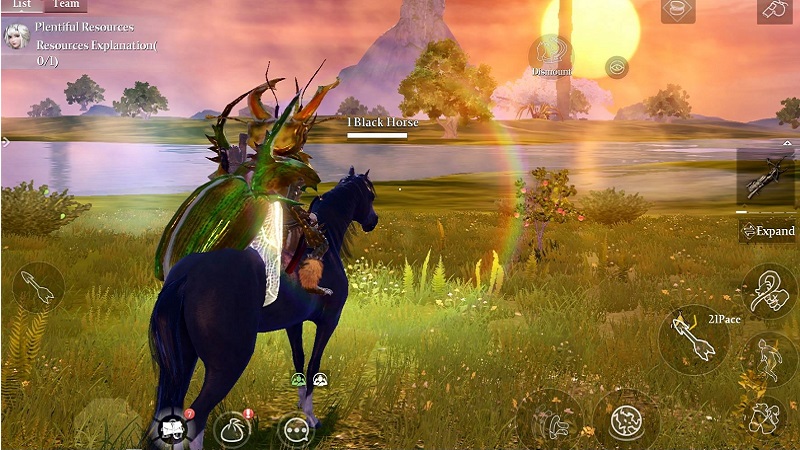The height and width of the screenshot is (450, 800).
Task: Switch to the List tab
Action: tap(20, 5)
